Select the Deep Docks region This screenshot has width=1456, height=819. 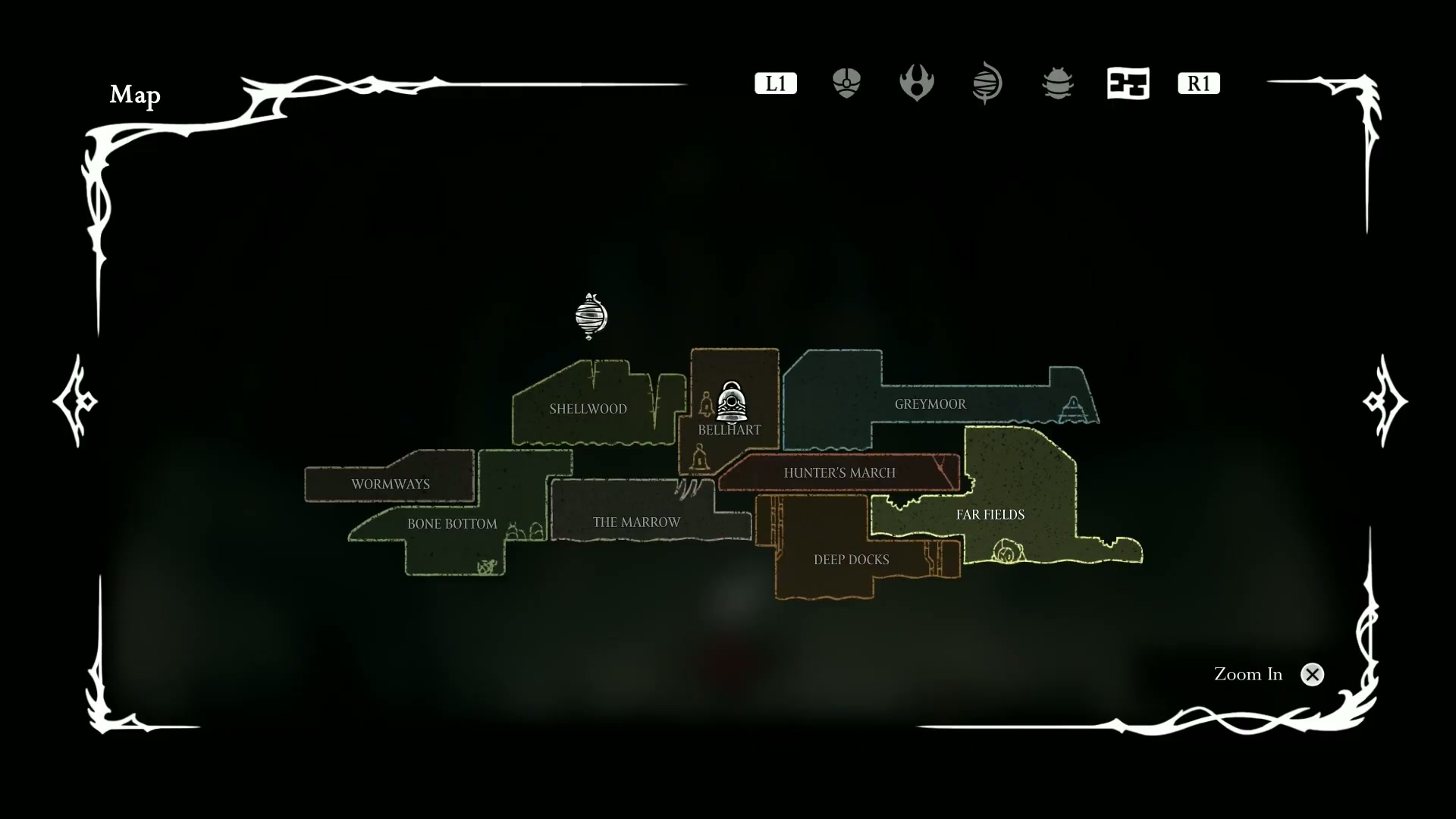point(851,560)
